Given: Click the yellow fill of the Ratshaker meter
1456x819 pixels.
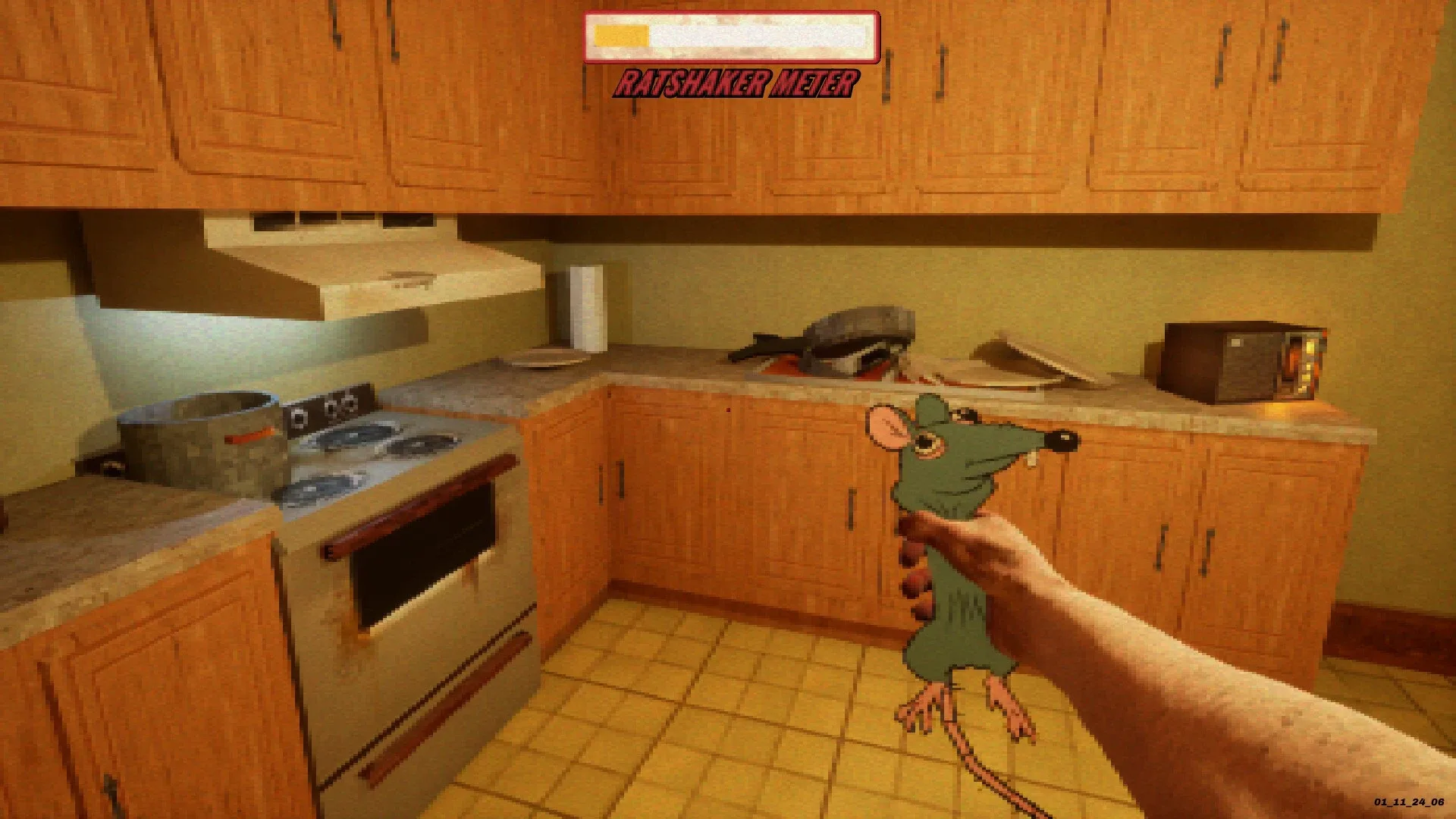Looking at the screenshot, I should 622,34.
